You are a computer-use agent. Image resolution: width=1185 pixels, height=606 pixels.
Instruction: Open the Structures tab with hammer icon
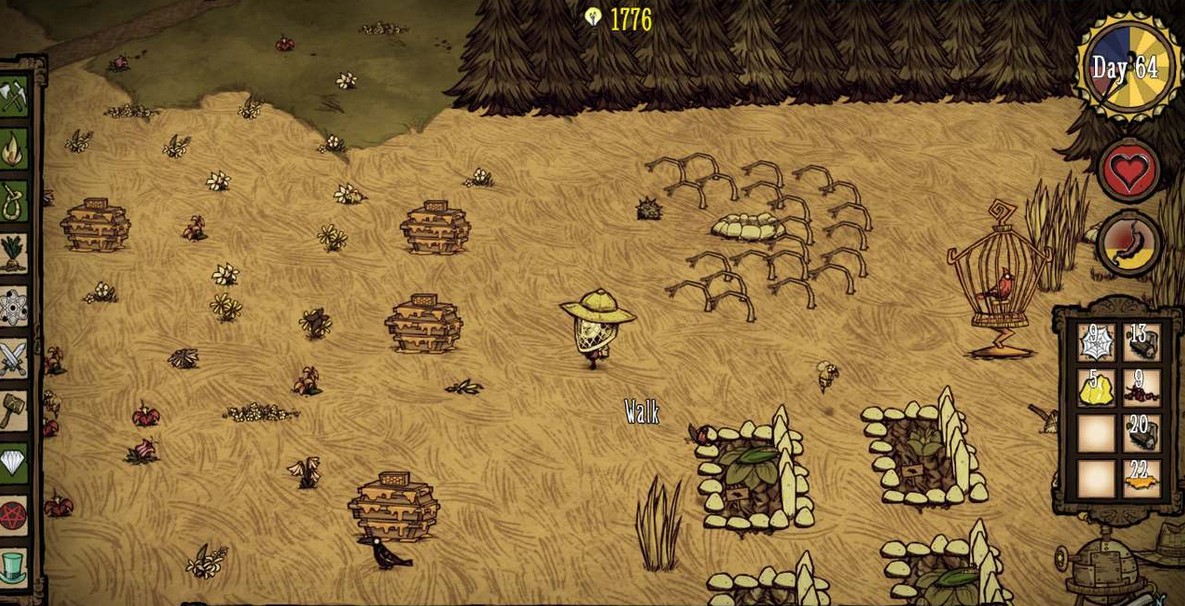(14, 410)
